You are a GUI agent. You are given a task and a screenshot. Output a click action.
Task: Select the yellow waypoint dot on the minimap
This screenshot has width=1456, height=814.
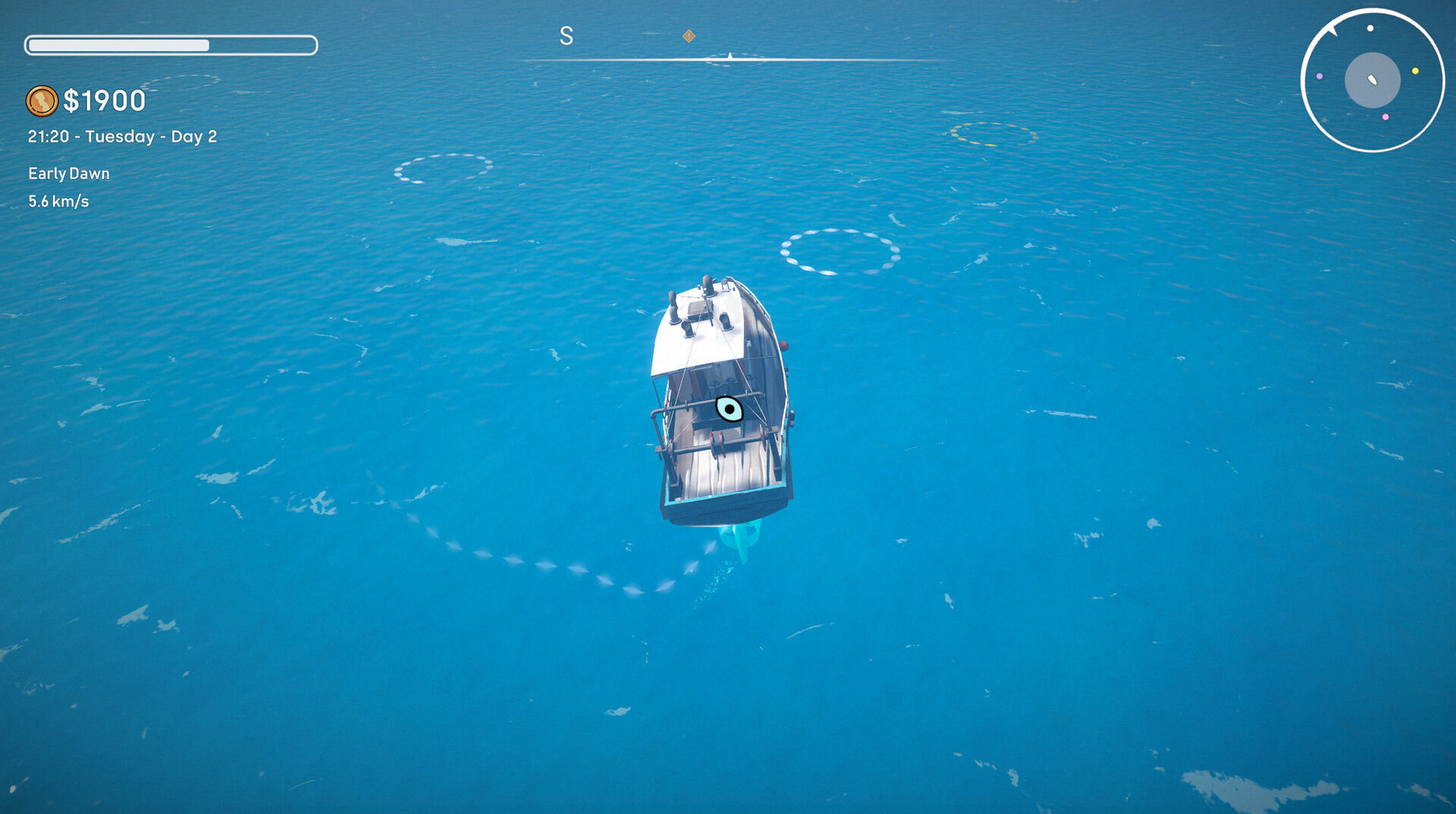click(x=1415, y=71)
